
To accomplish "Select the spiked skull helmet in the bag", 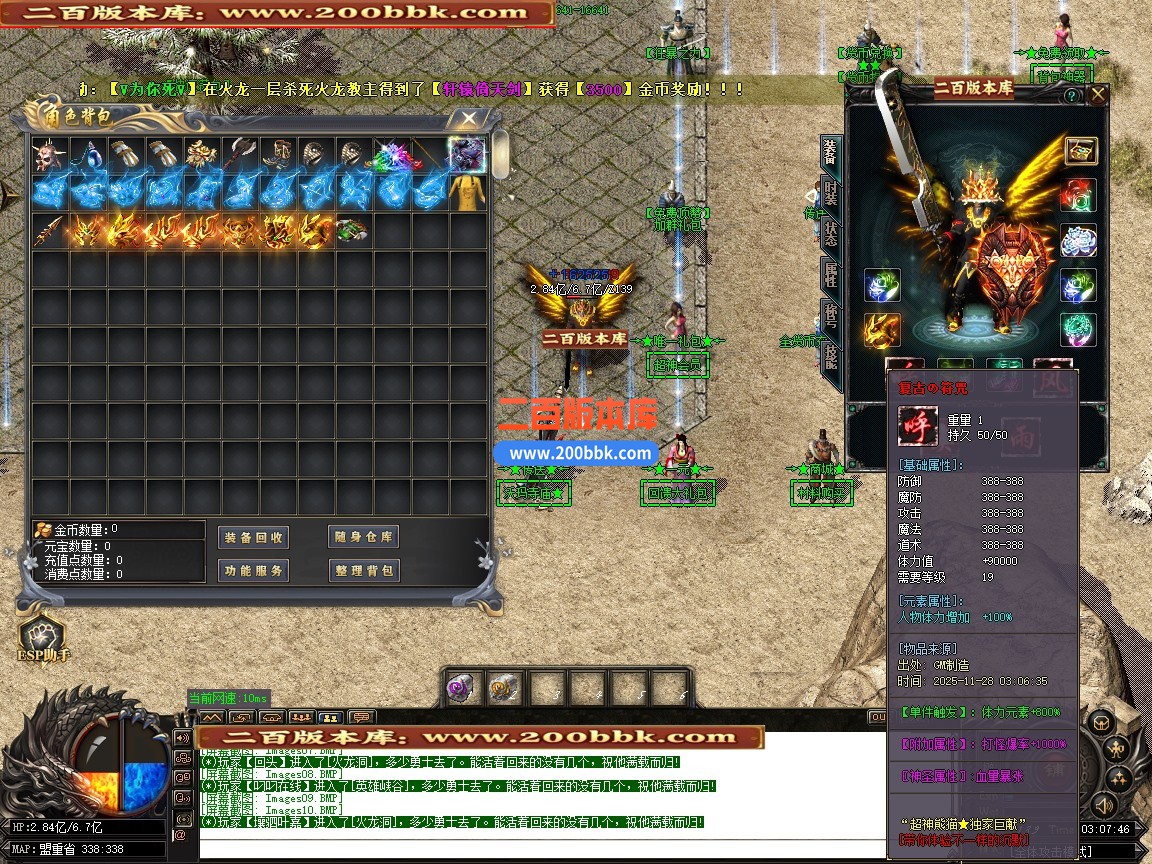I will click(x=47, y=155).
